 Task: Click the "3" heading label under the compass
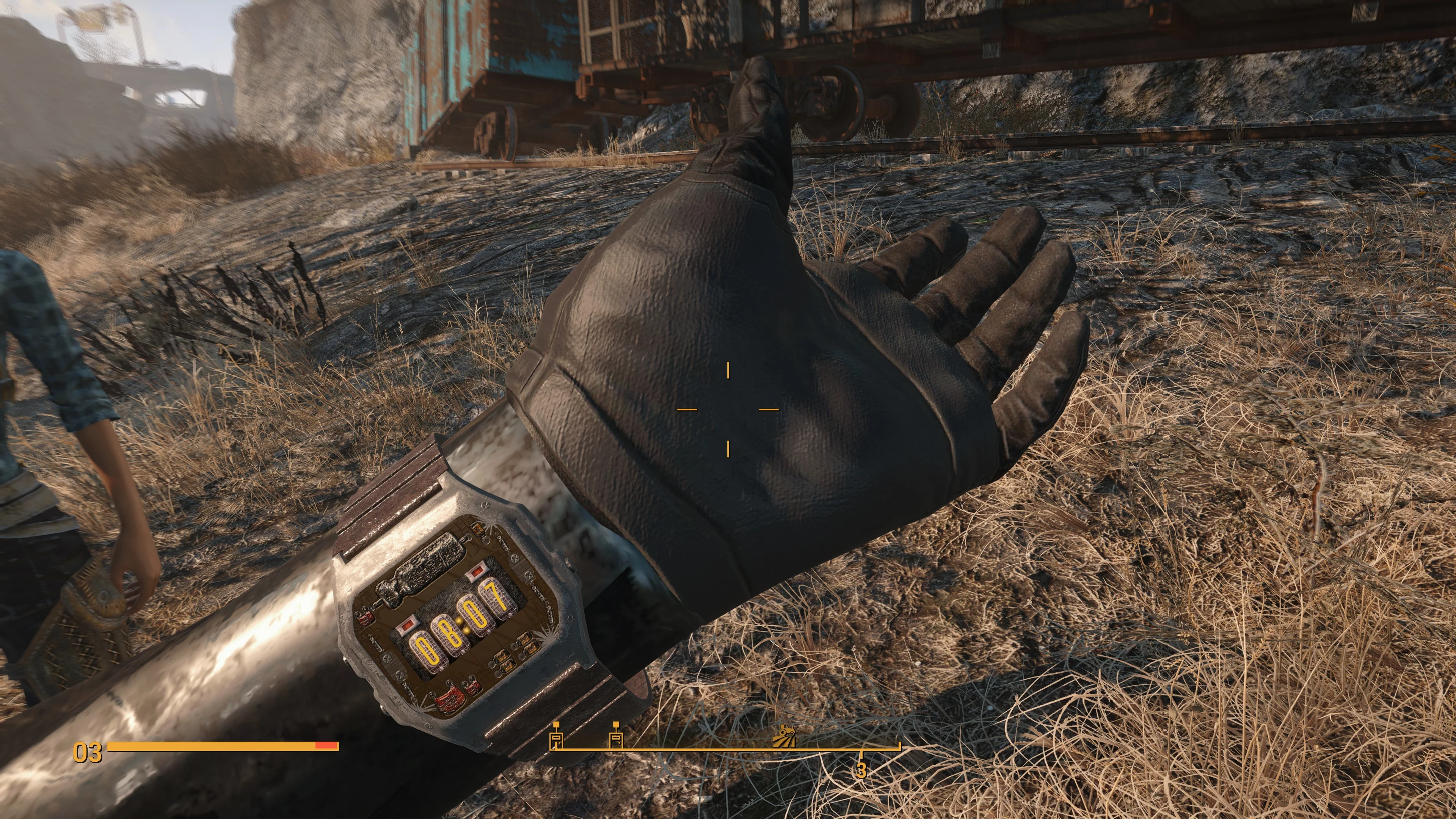tap(861, 770)
